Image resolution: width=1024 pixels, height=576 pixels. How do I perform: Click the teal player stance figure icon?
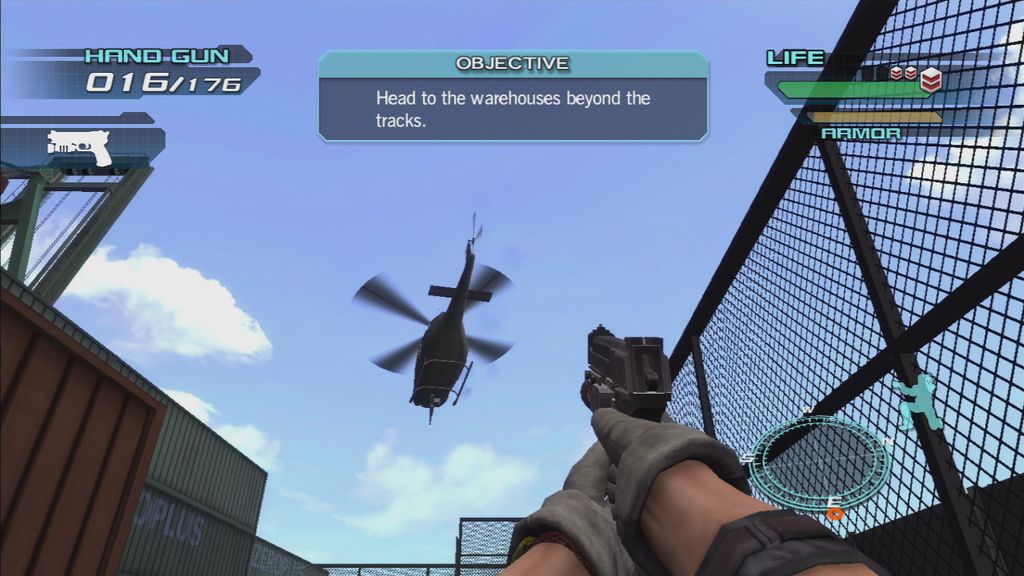point(918,401)
